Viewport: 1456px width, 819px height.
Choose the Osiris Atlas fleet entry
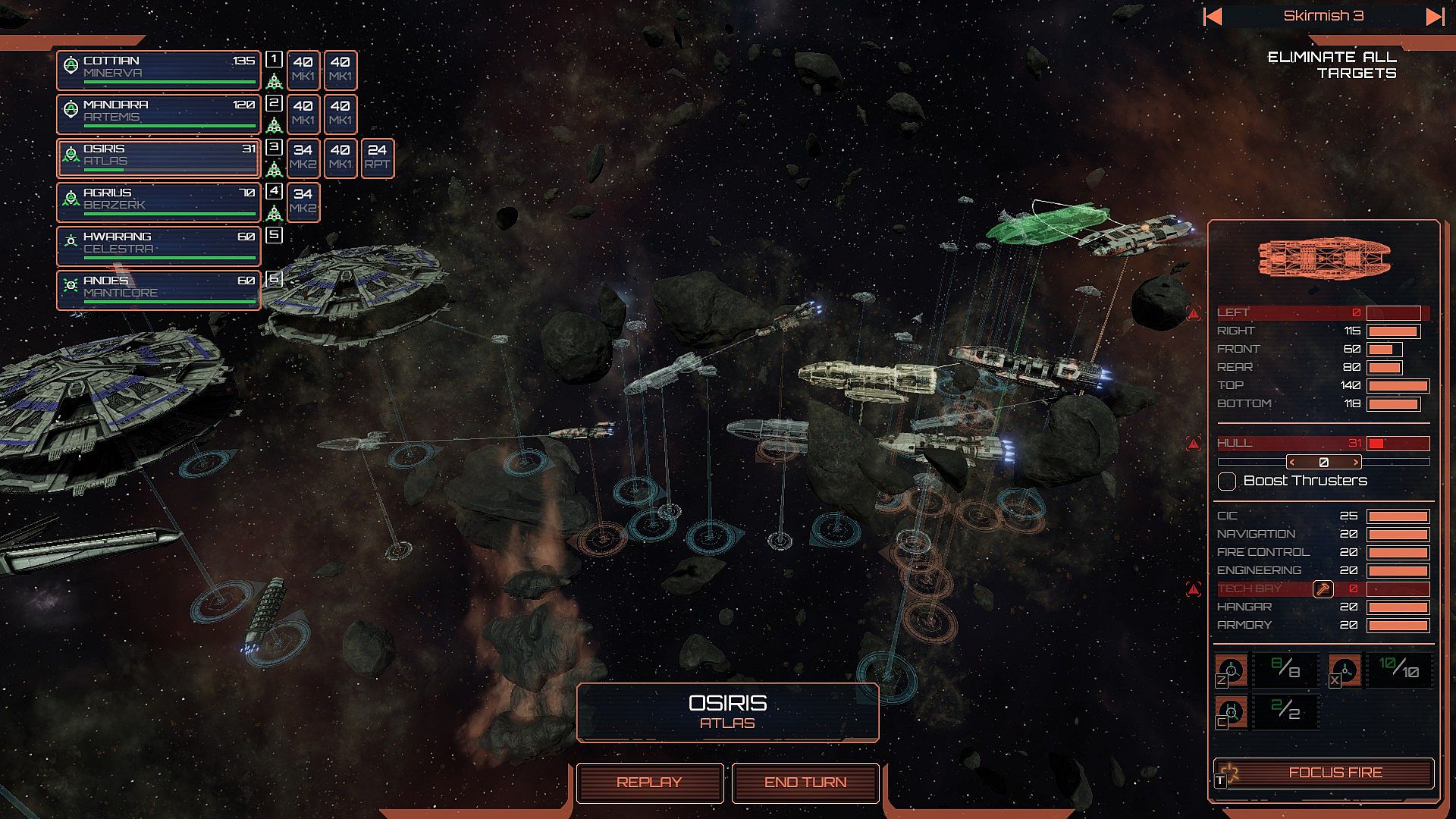point(158,158)
